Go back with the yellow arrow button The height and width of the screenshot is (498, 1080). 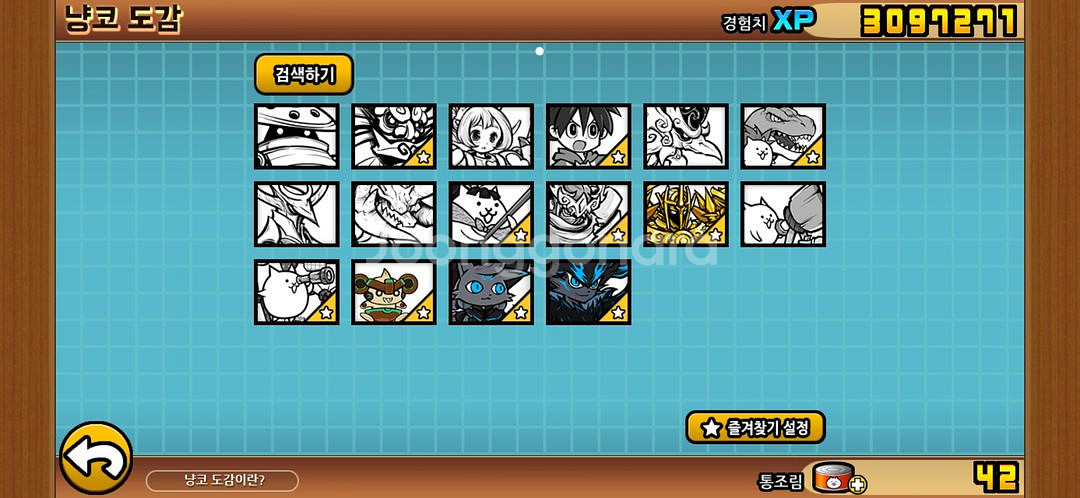(x=96, y=458)
